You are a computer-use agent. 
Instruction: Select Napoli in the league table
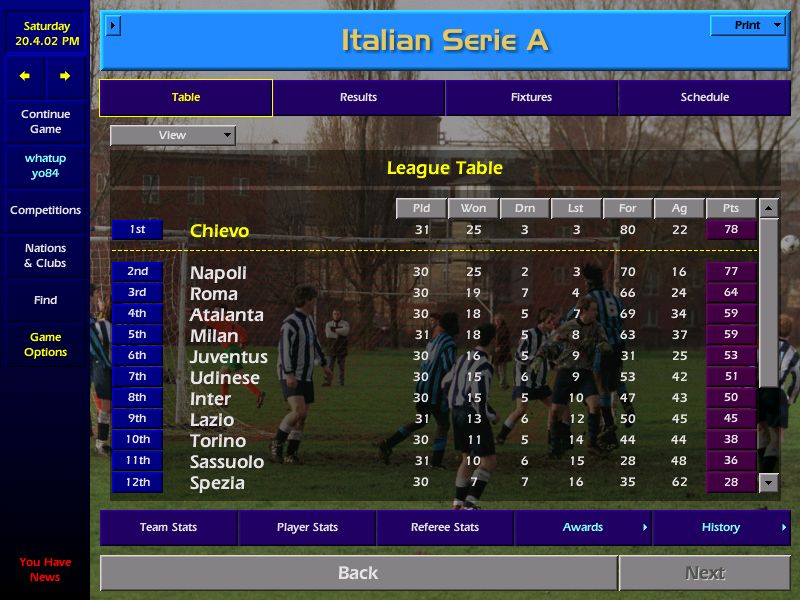tap(218, 272)
